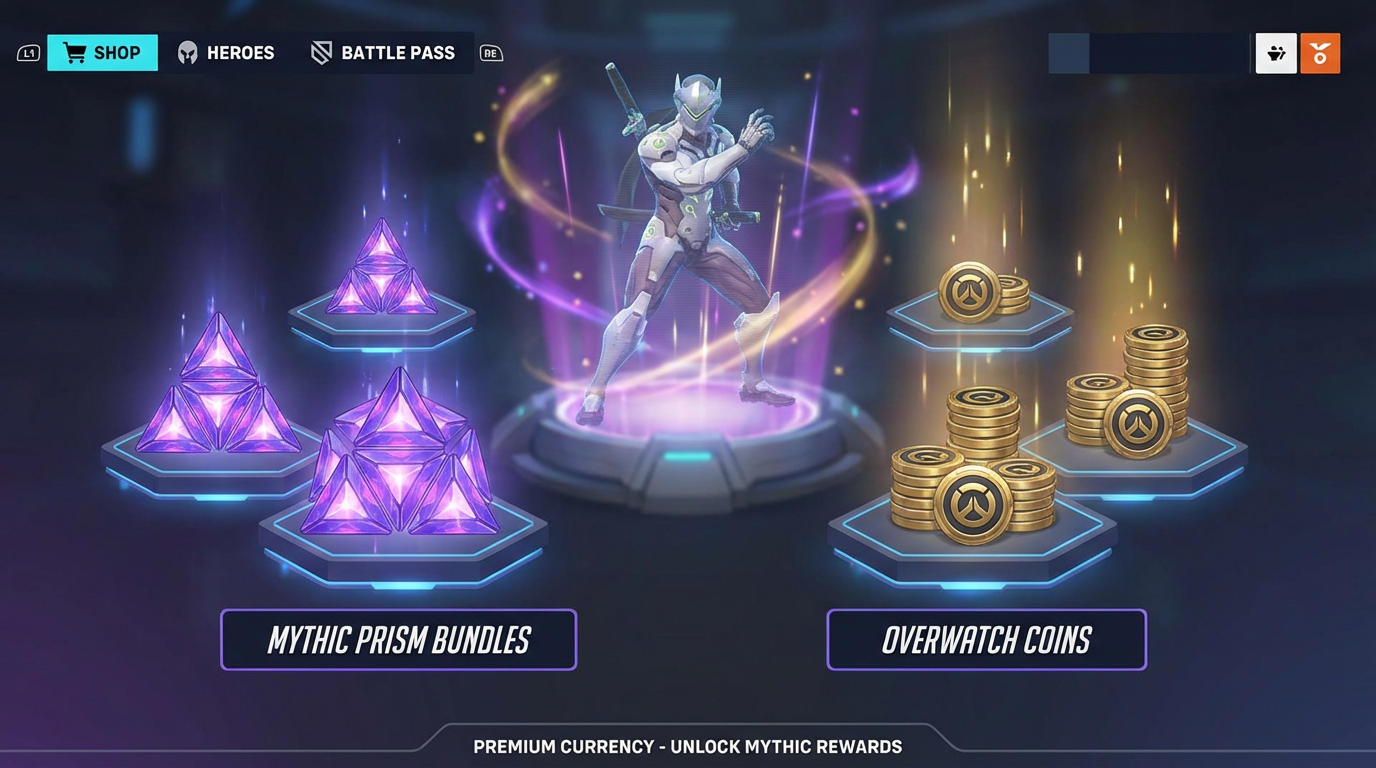
Task: Open Mythic Prism Bundles
Action: 398,639
